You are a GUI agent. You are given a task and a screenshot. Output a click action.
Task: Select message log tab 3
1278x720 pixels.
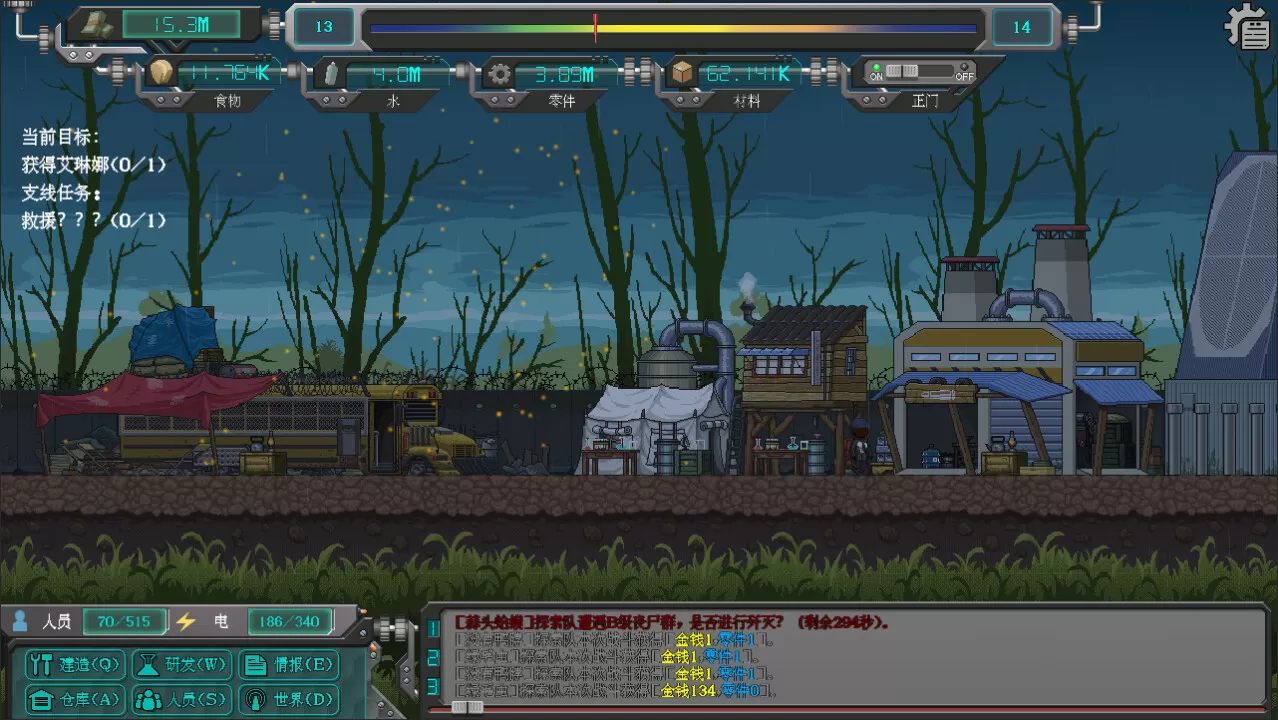[x=433, y=686]
